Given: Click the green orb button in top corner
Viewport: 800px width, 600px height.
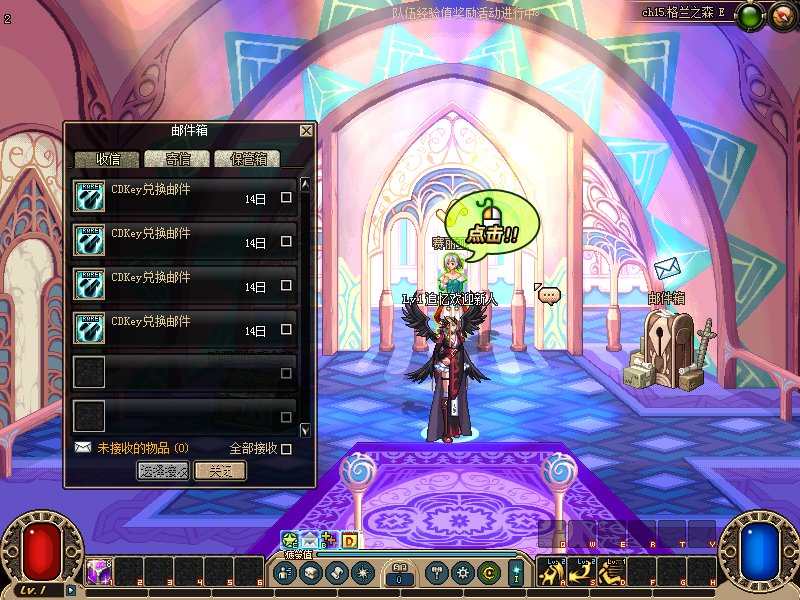Looking at the screenshot, I should coord(752,15).
